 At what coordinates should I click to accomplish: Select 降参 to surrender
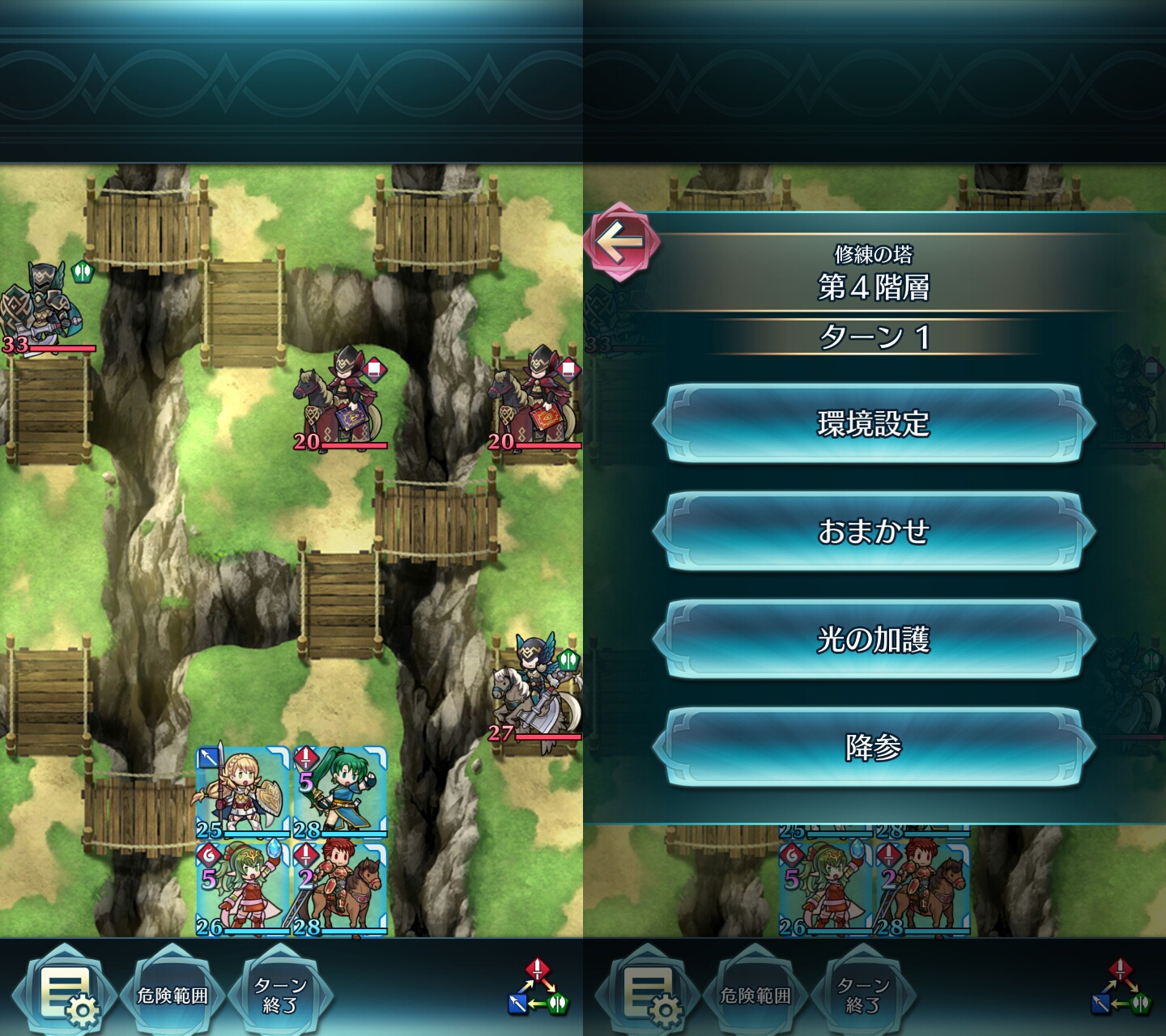point(873,747)
